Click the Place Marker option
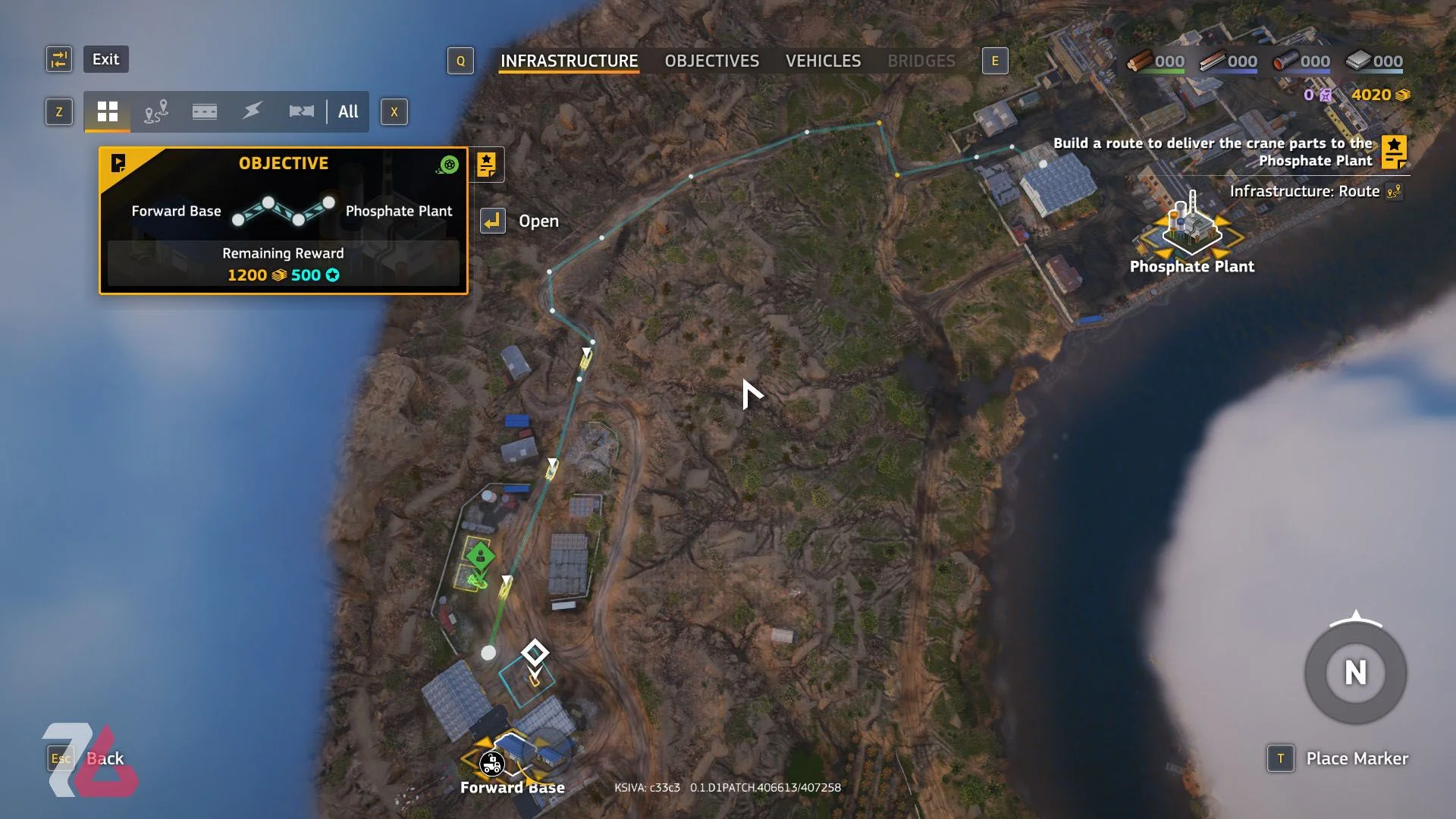Viewport: 1456px width, 819px height. 1356,758
